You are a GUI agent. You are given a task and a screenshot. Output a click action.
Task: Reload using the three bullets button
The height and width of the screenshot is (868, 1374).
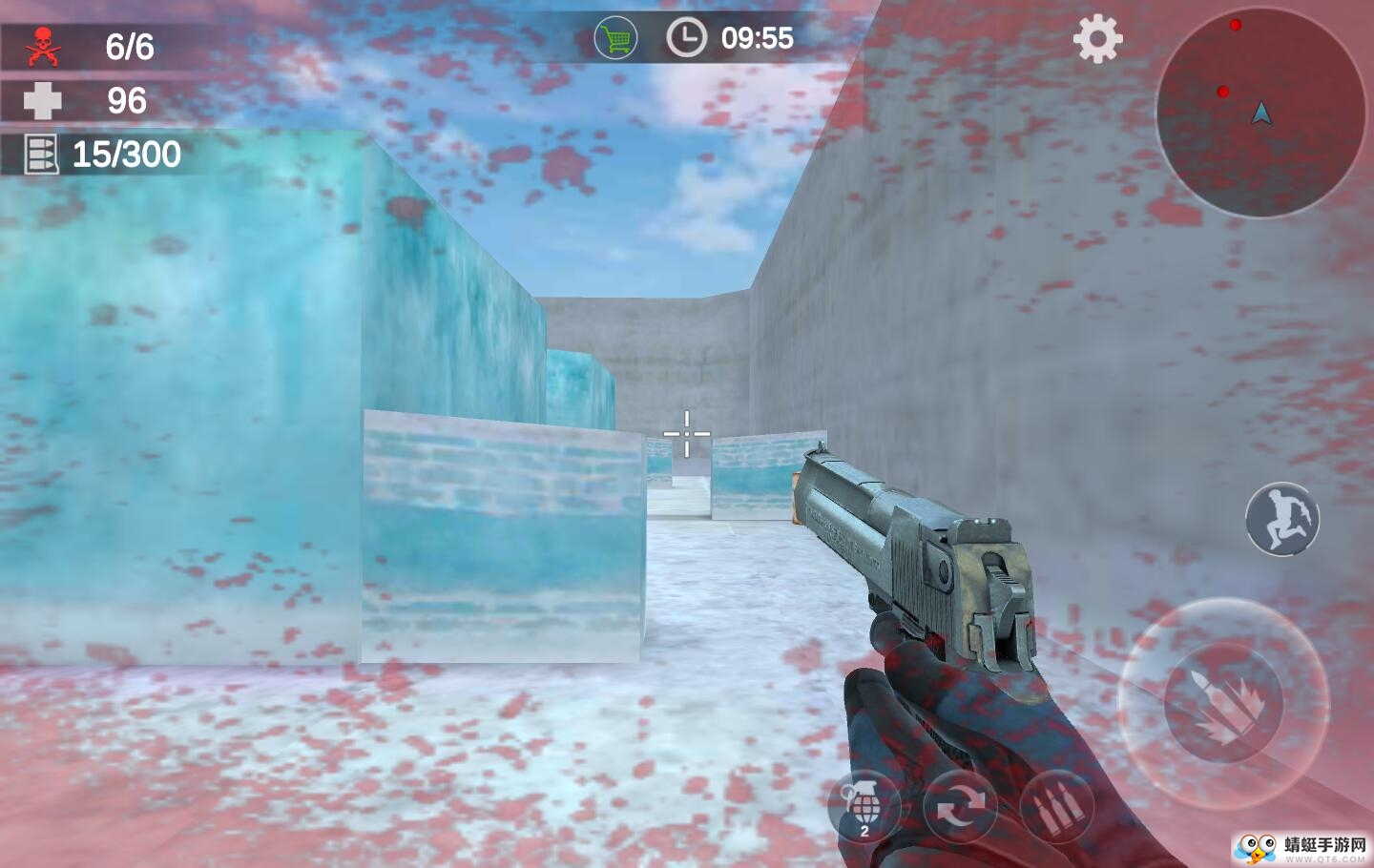click(1056, 809)
